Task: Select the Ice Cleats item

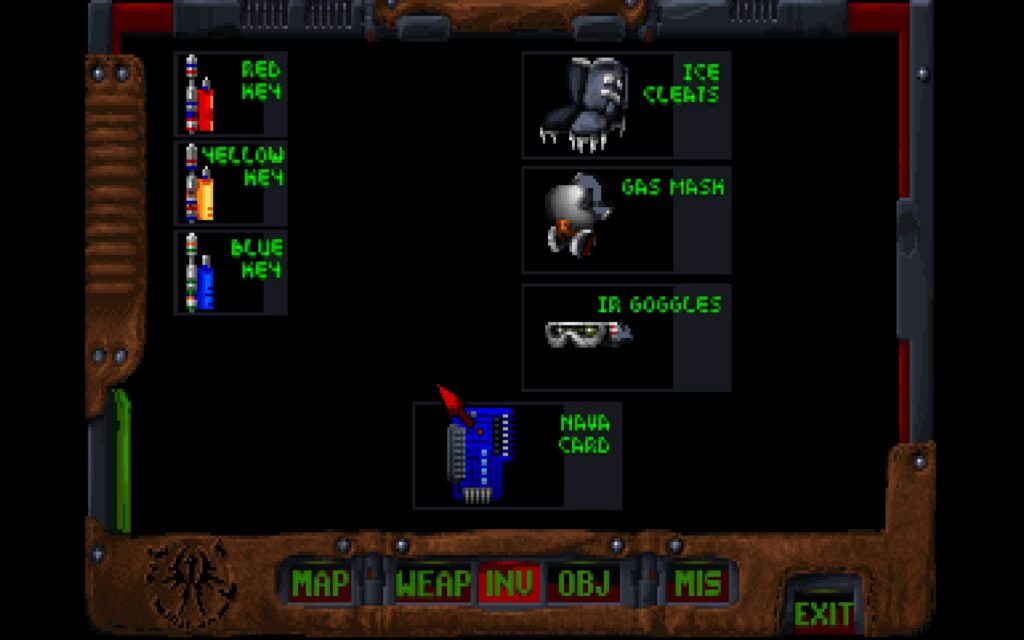Action: (626, 105)
